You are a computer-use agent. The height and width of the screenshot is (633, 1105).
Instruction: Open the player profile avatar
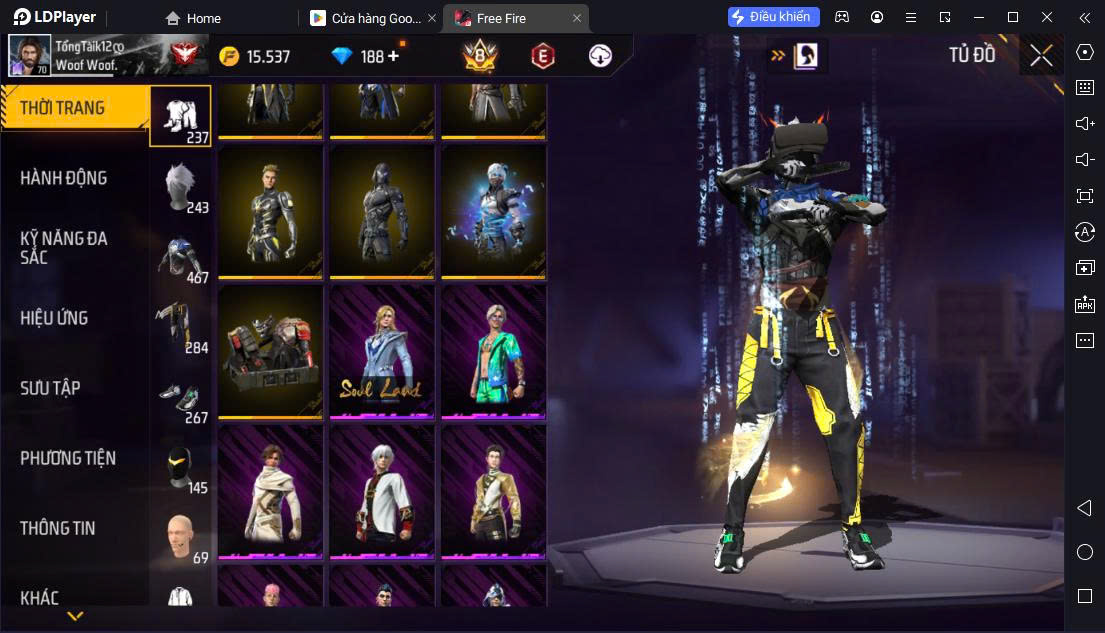coord(29,56)
